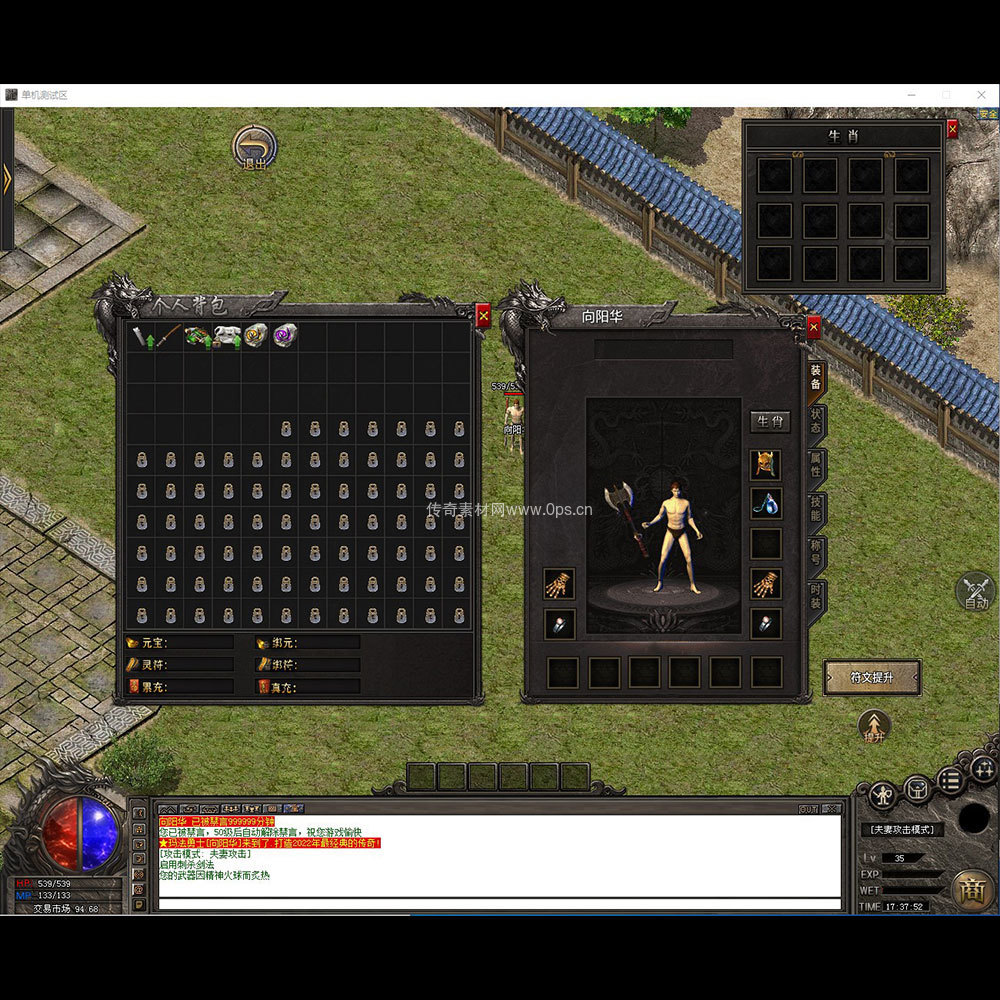Select the equipped golden helmet slot
The height and width of the screenshot is (1000, 1000).
(x=766, y=464)
